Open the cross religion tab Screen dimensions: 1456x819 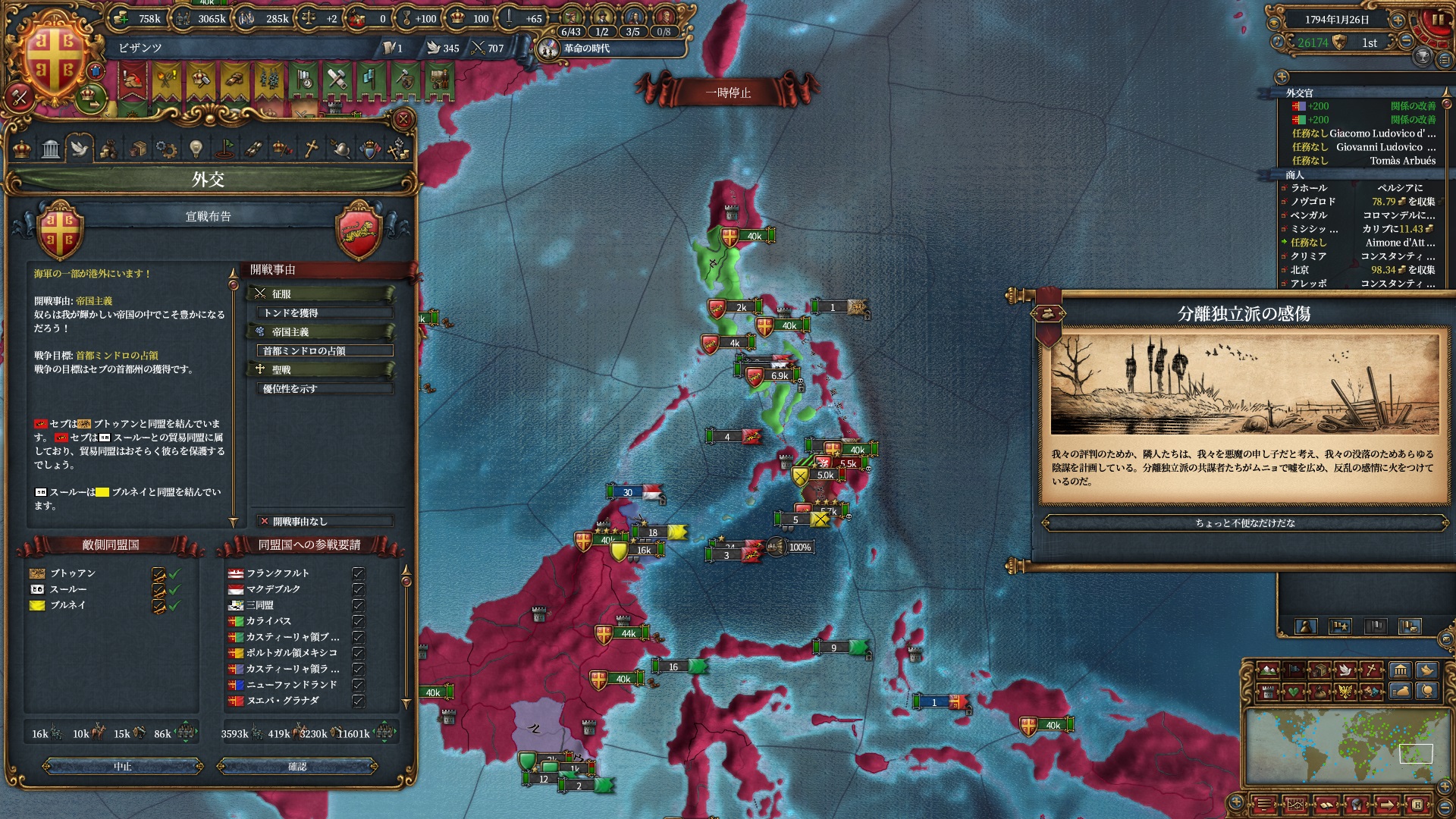[311, 149]
